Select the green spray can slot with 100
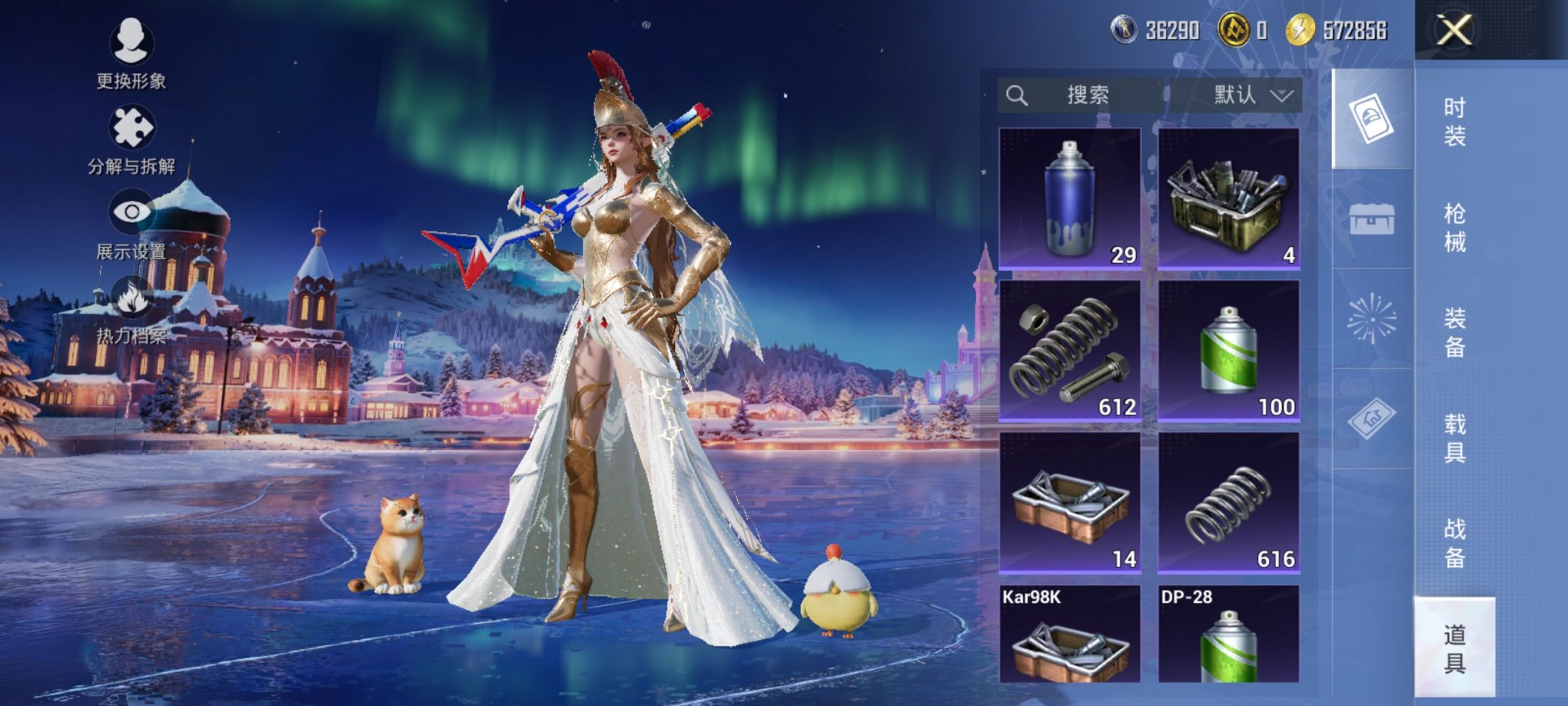Screen dimensions: 1568x706 (1228, 351)
